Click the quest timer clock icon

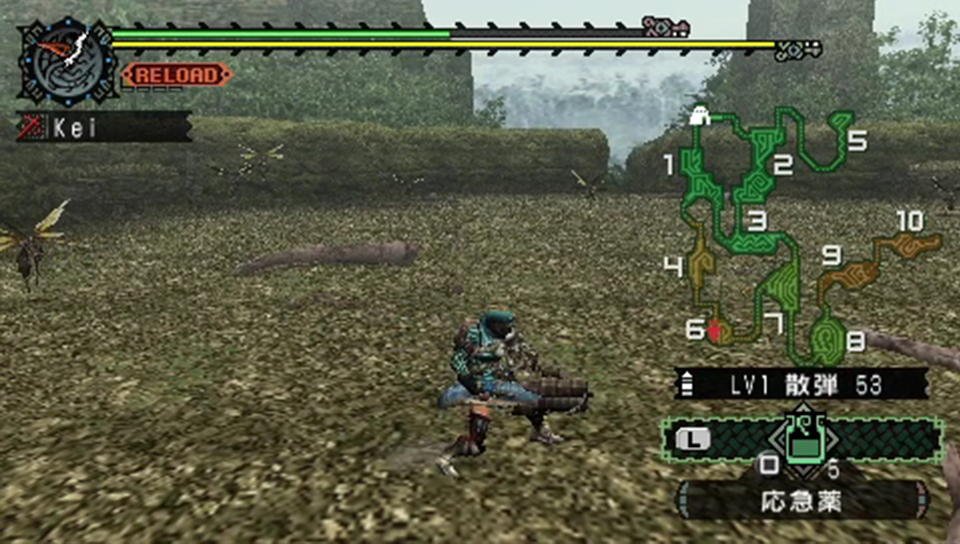pos(68,59)
